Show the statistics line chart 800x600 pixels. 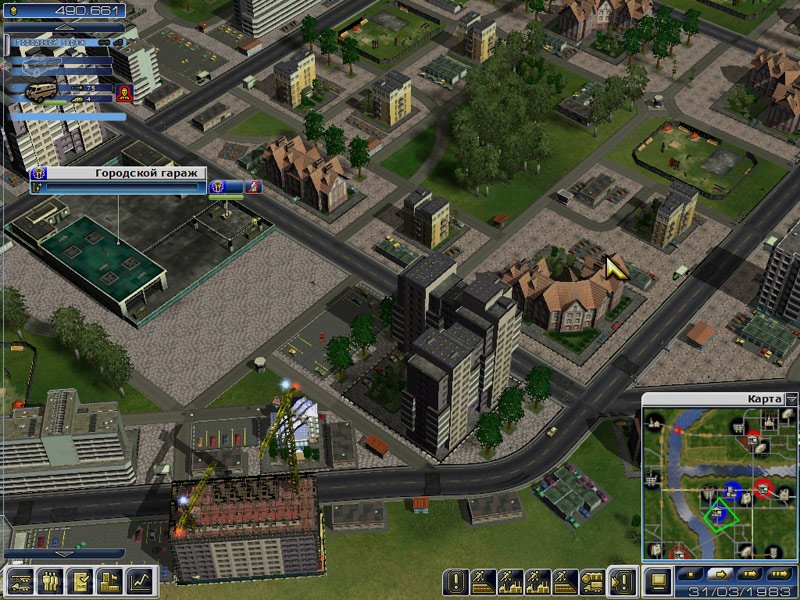click(x=141, y=580)
